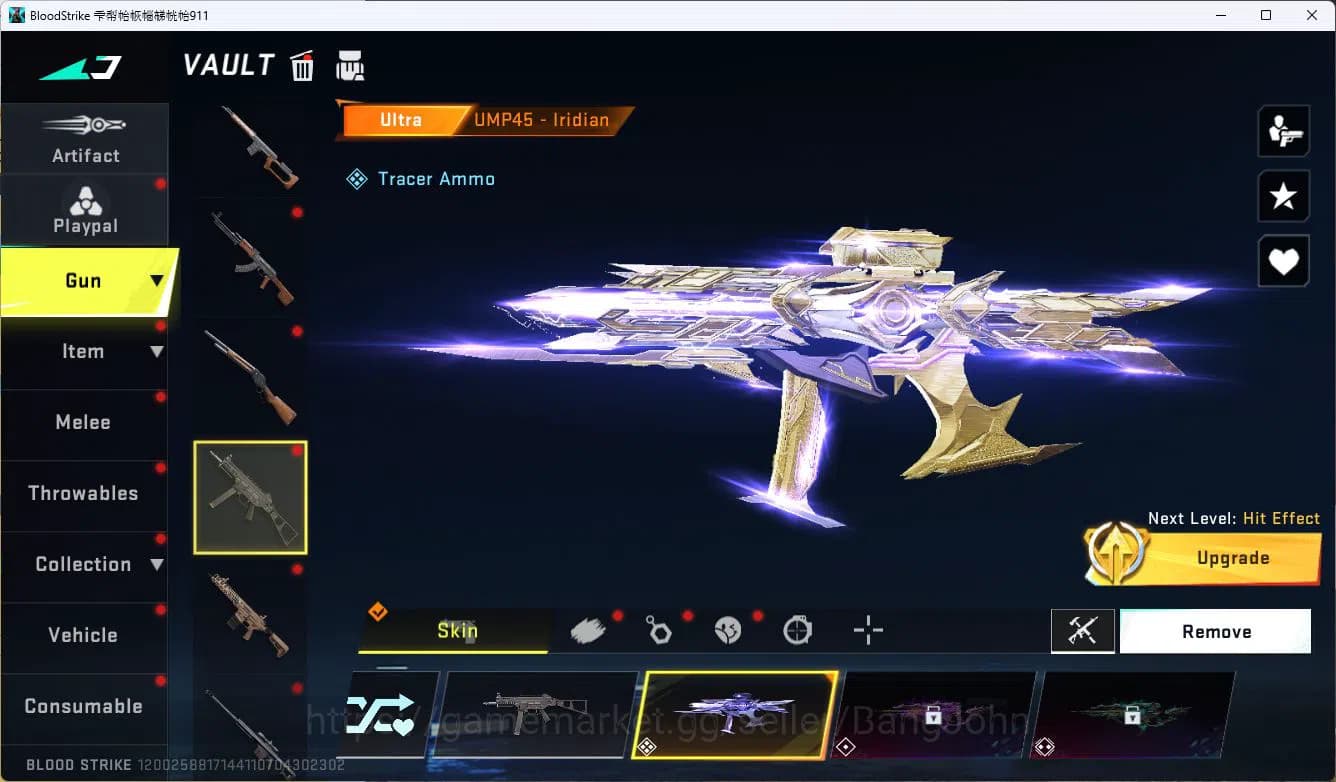
Task: Open the sticker customization tab
Action: (x=729, y=629)
